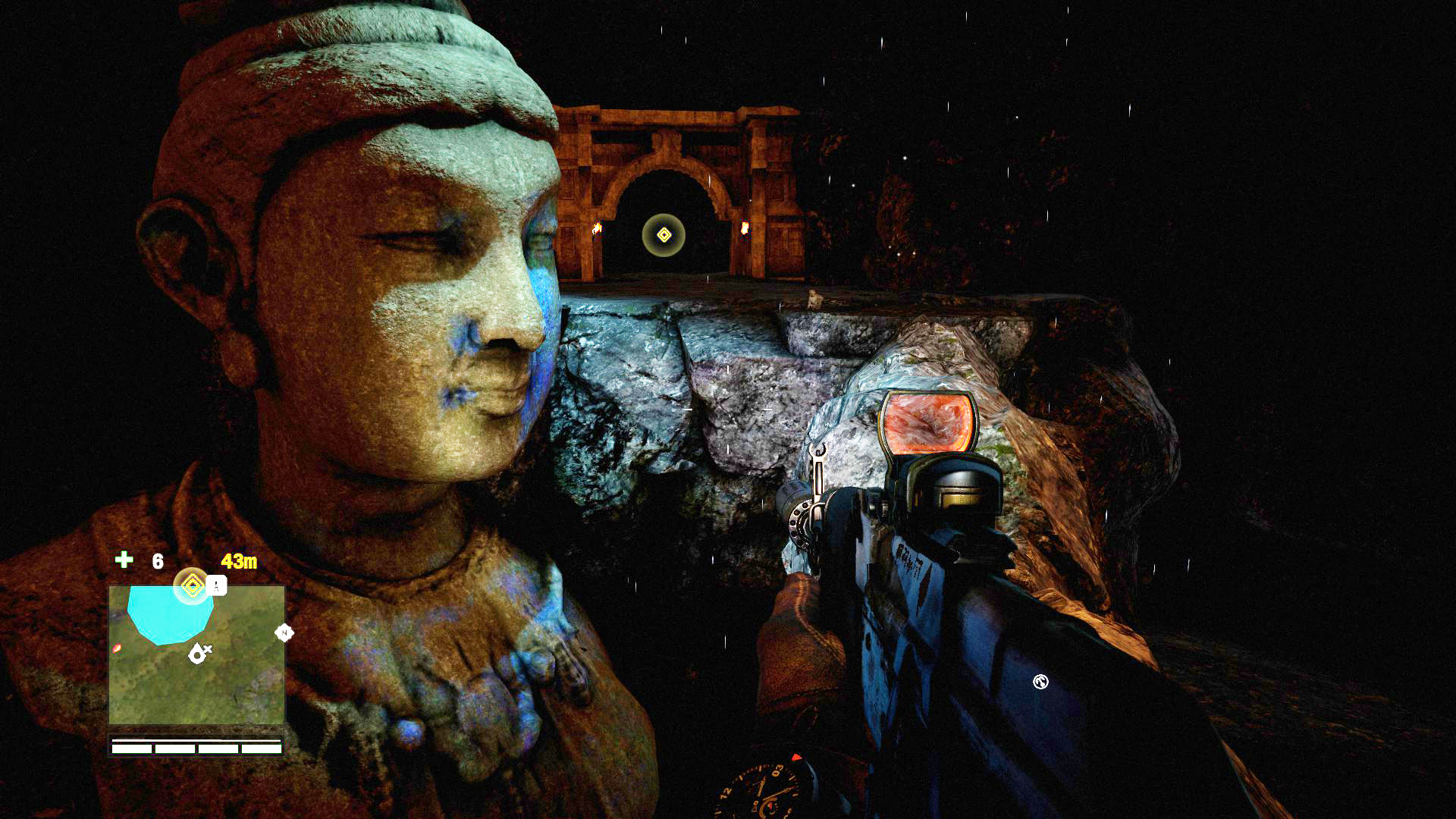Click the North compass marker on minimap
1456x819 pixels.
[x=284, y=632]
